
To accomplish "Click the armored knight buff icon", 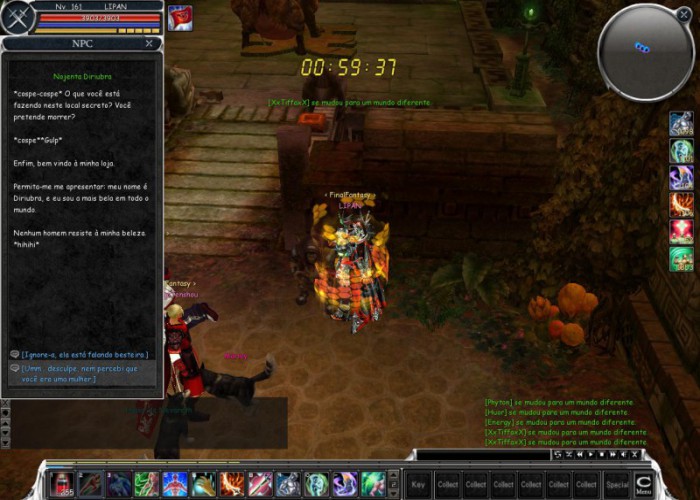I will pos(681,123).
